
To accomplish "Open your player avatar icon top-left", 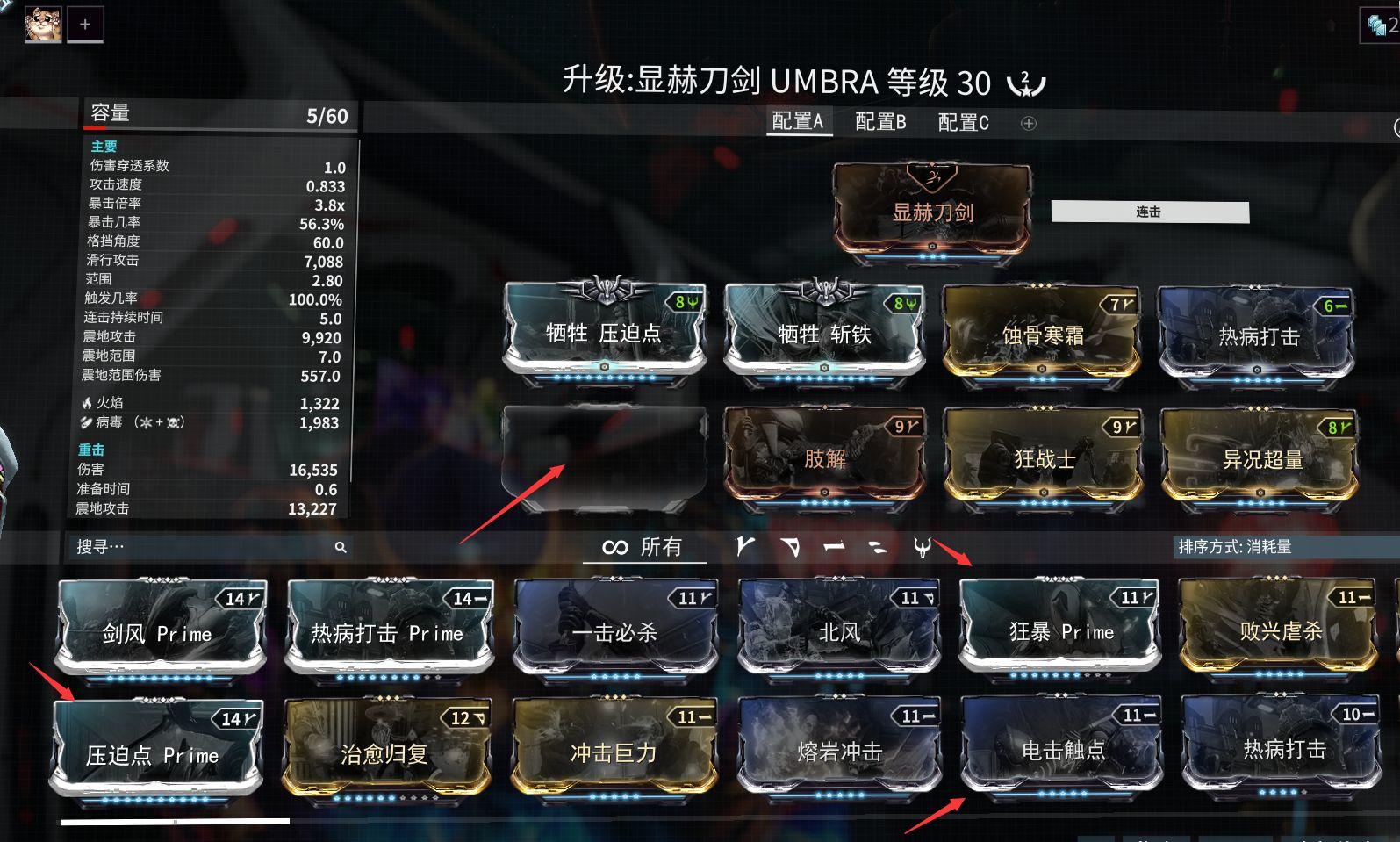I will point(41,24).
